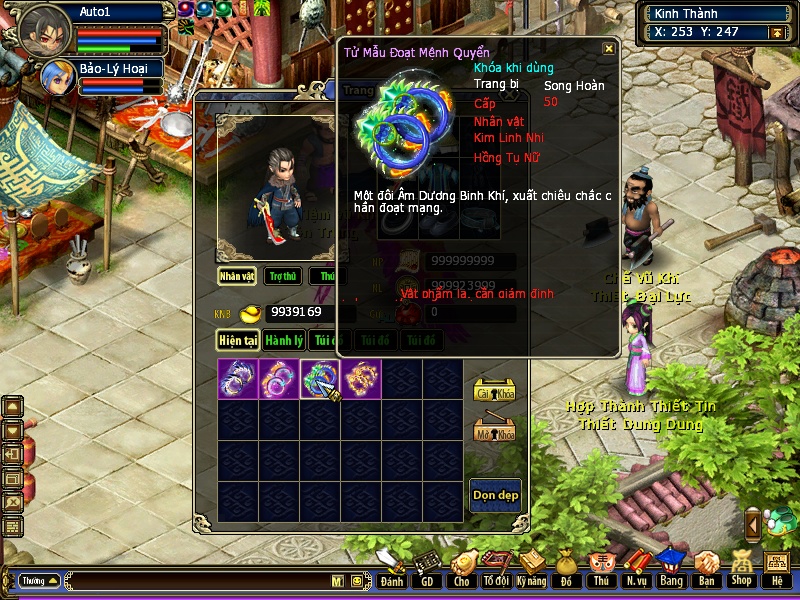Select the green-blue twin rings item
800x600 pixels.
[x=320, y=380]
